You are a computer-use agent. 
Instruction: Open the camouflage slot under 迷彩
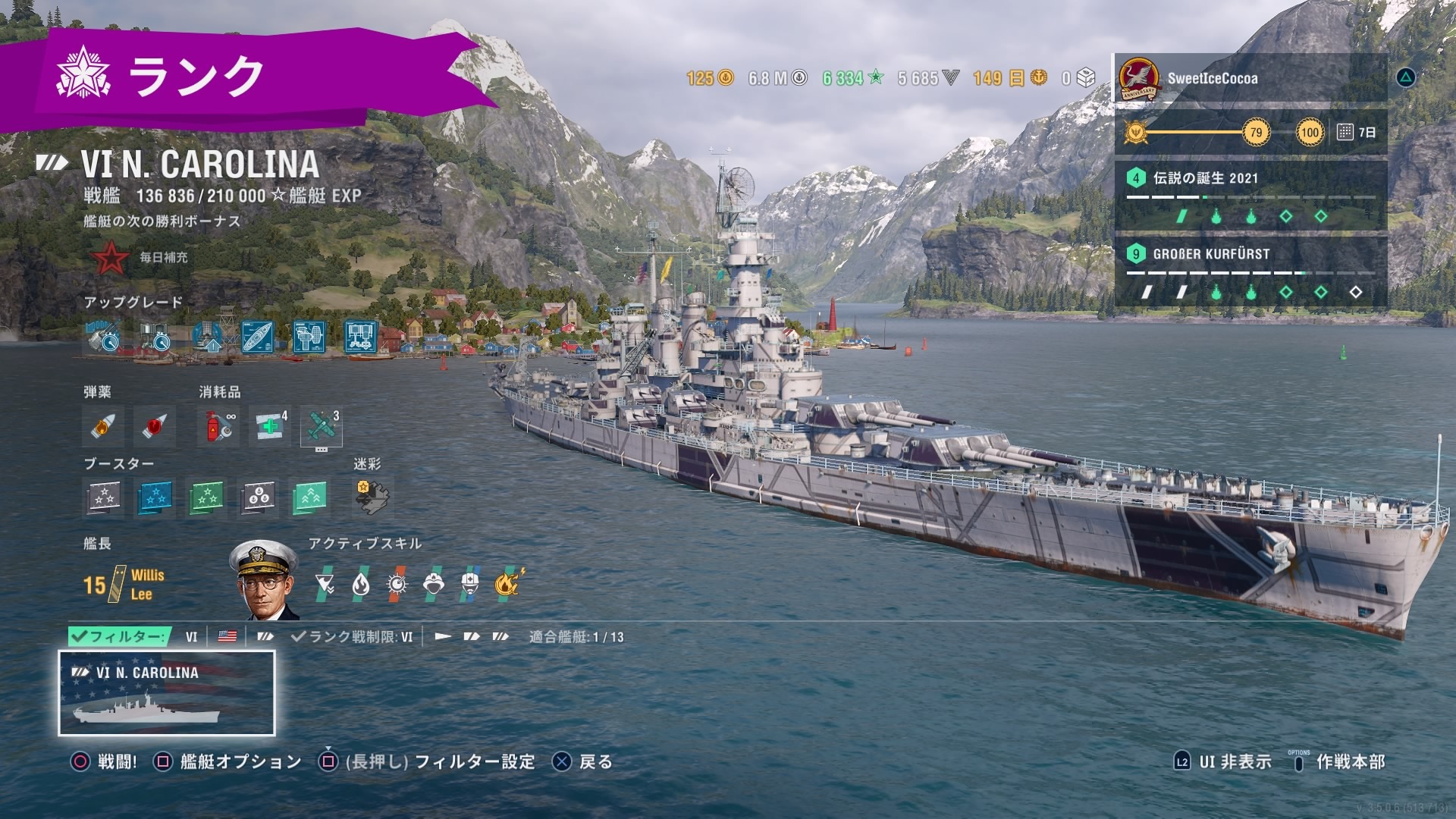[372, 497]
